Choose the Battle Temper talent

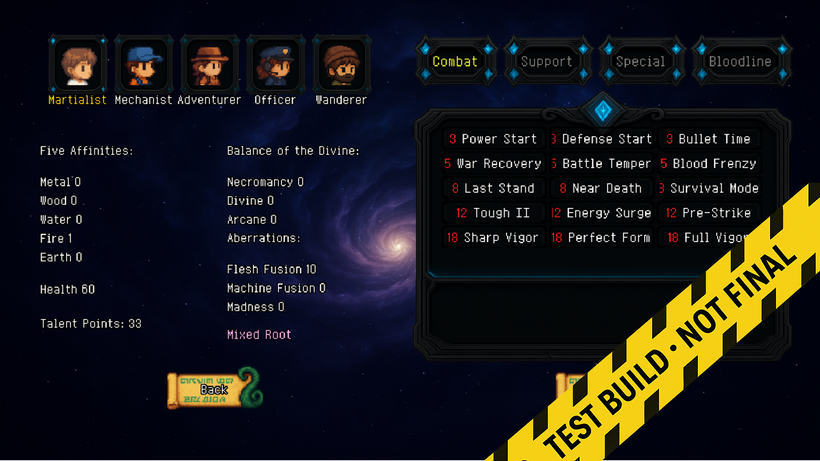click(x=600, y=163)
